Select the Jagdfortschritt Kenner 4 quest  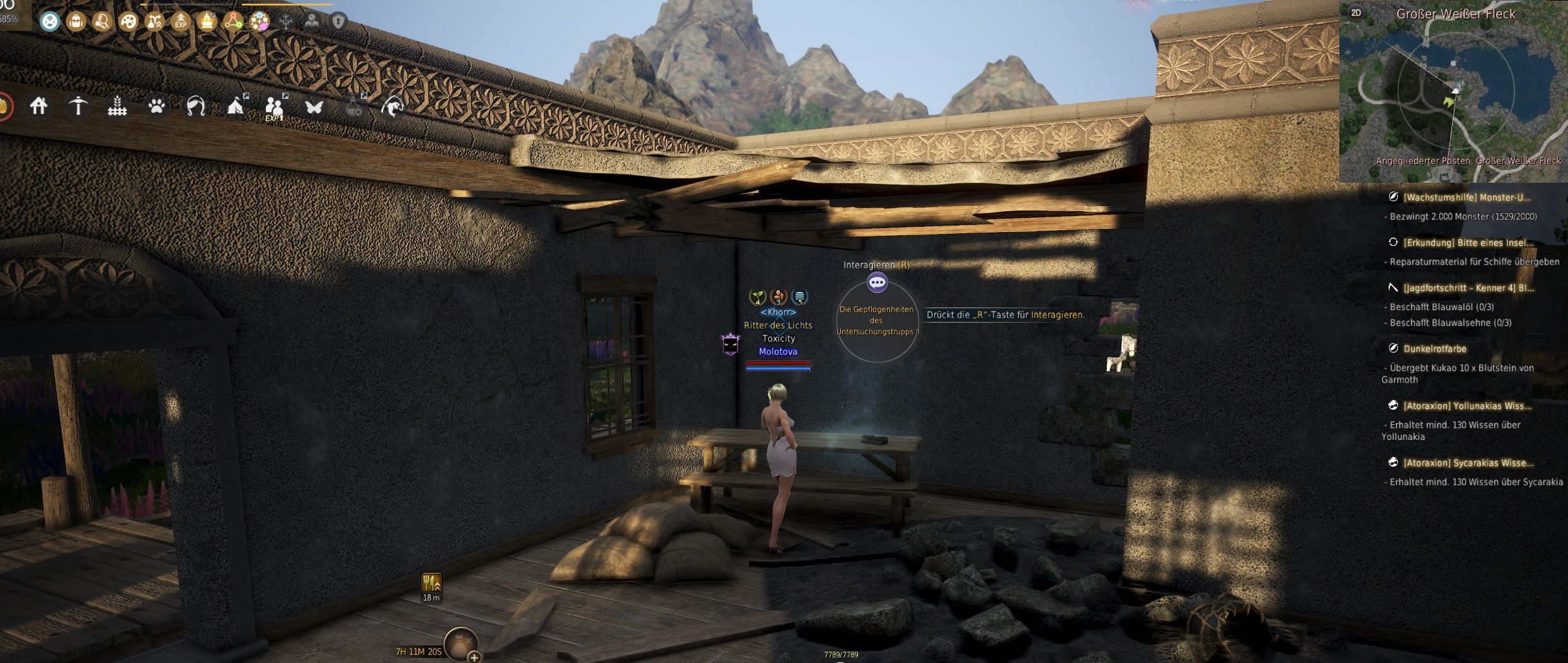(x=1468, y=288)
